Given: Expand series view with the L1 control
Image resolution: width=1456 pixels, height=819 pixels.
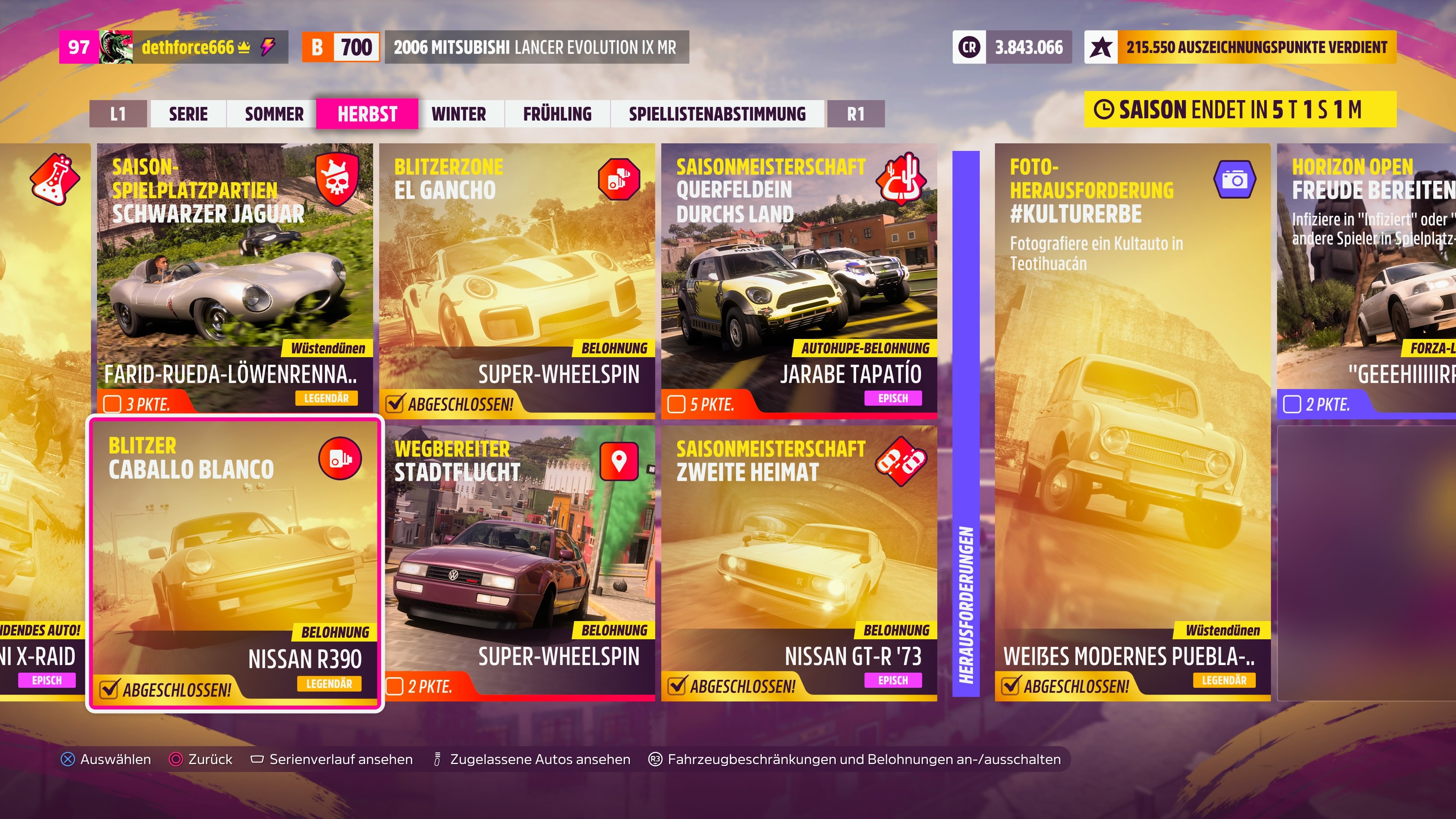Looking at the screenshot, I should [118, 114].
